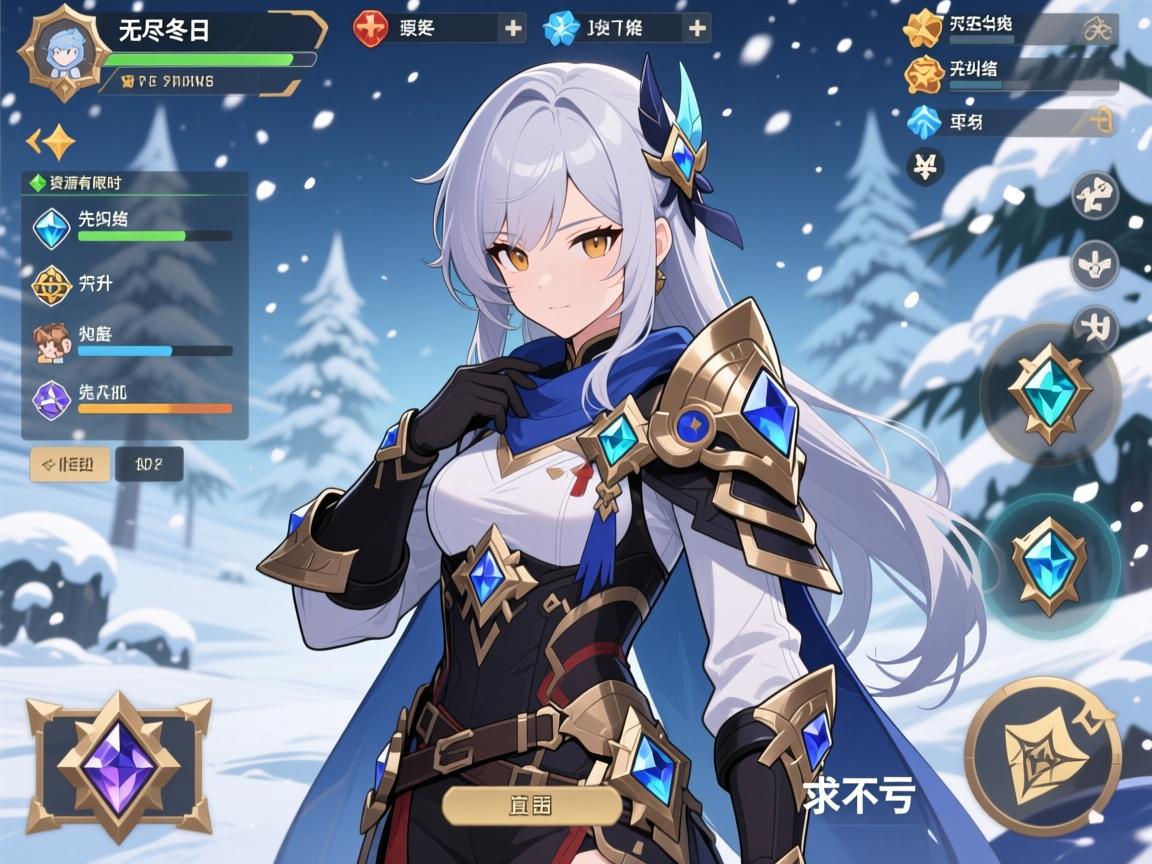
Task: Select the gold back arrow with star
Action: 52,142
